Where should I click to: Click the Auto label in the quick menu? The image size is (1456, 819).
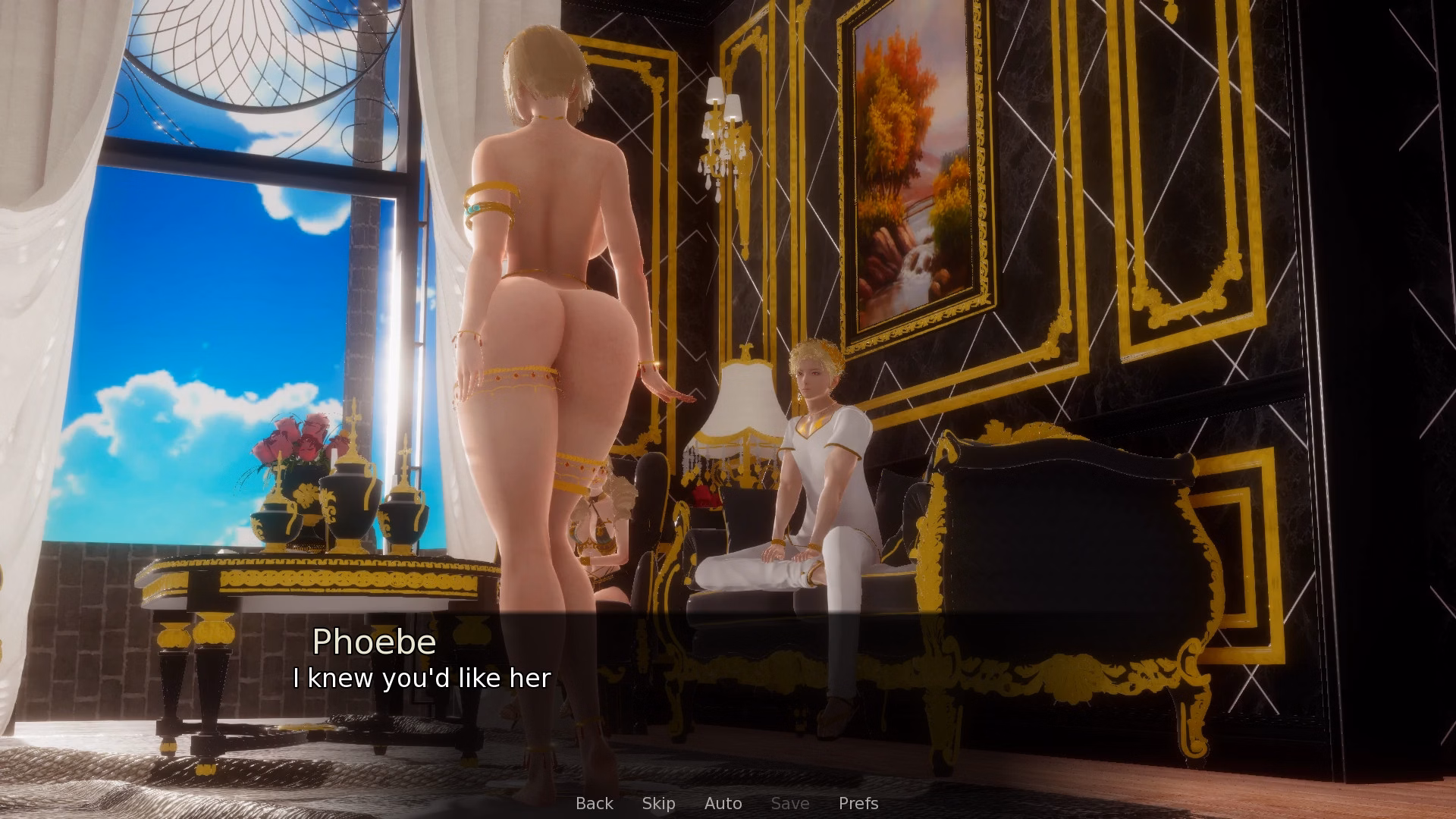point(723,803)
